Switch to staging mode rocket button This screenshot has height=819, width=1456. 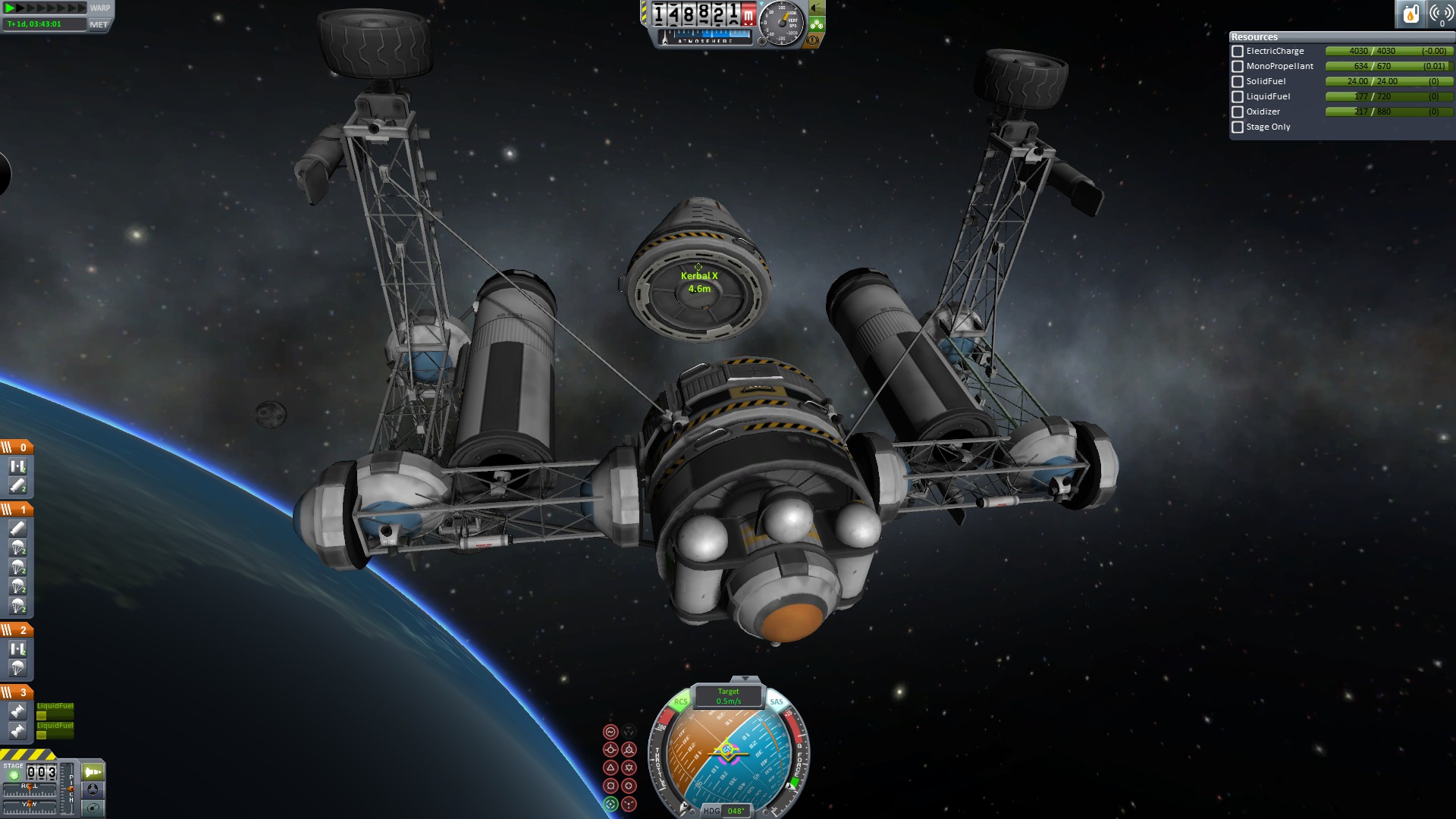93,772
